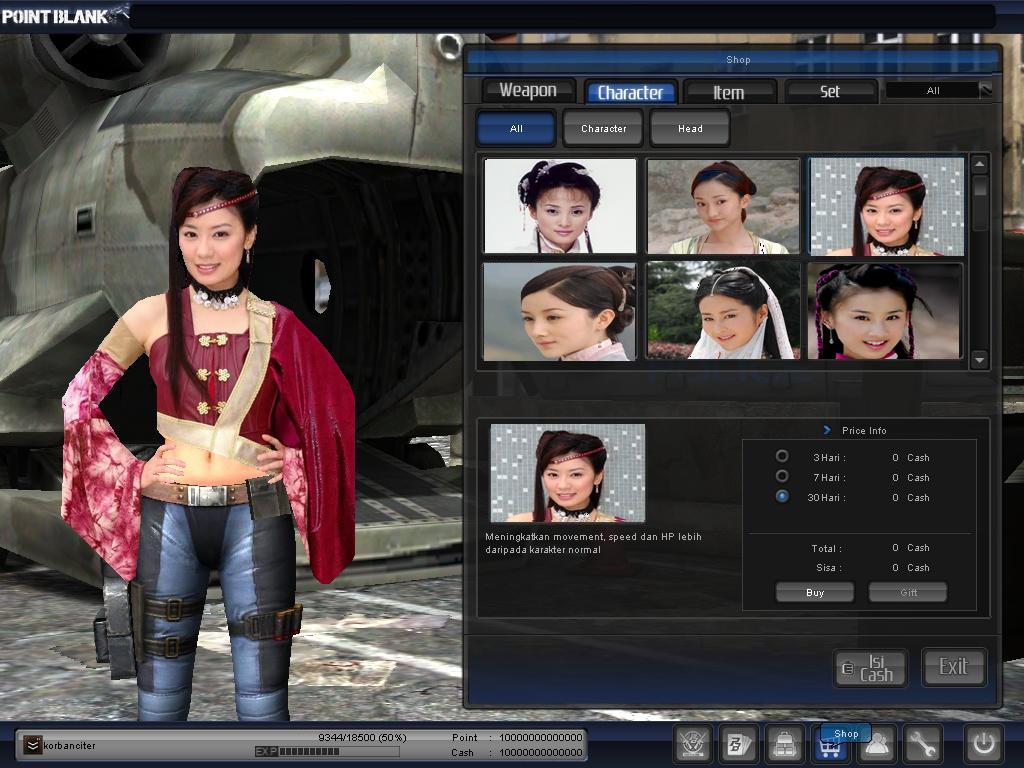This screenshot has height=768, width=1024.
Task: Select the Set tab
Action: 830,92
